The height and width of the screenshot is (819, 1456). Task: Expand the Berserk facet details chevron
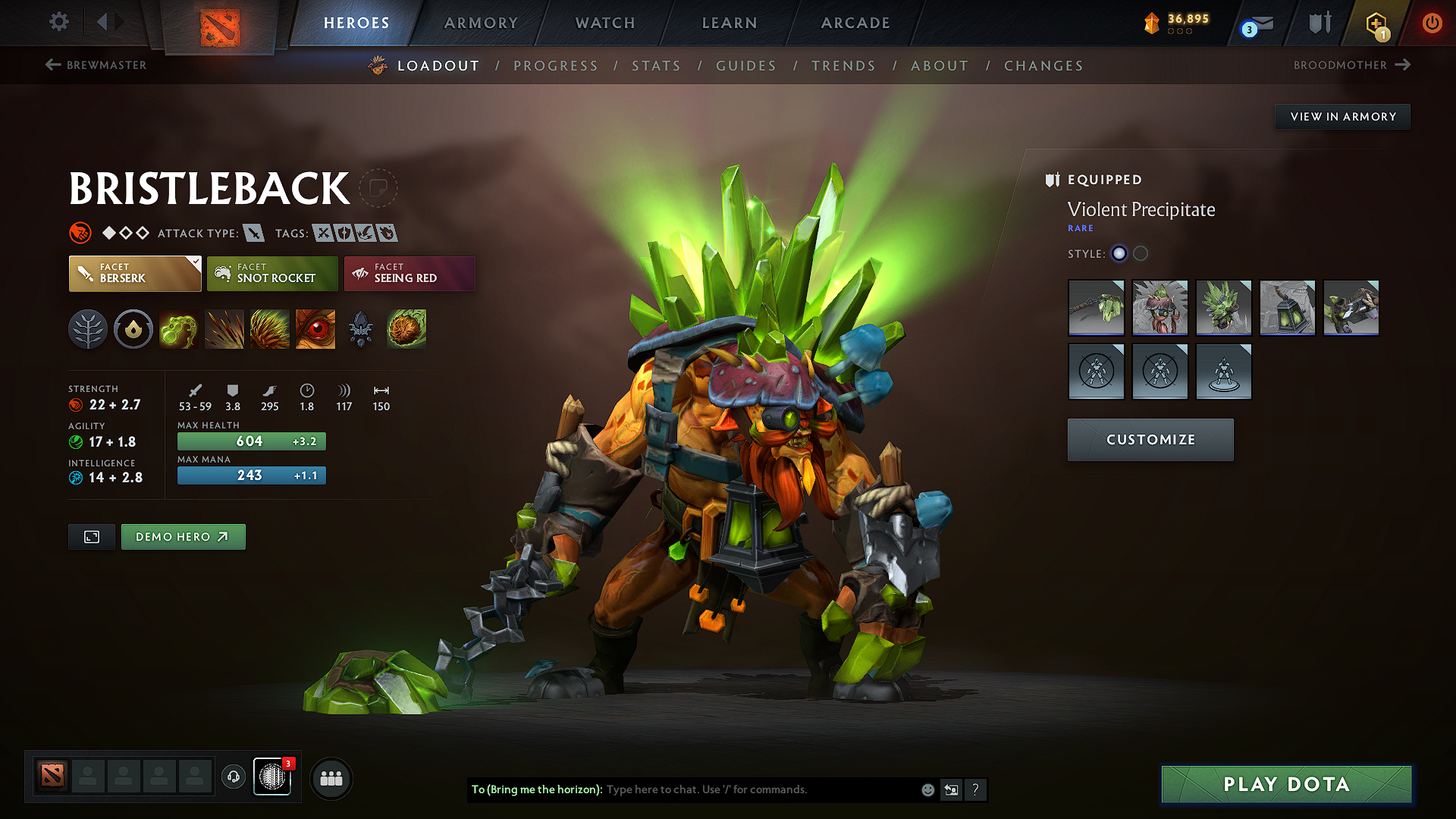pos(196,261)
